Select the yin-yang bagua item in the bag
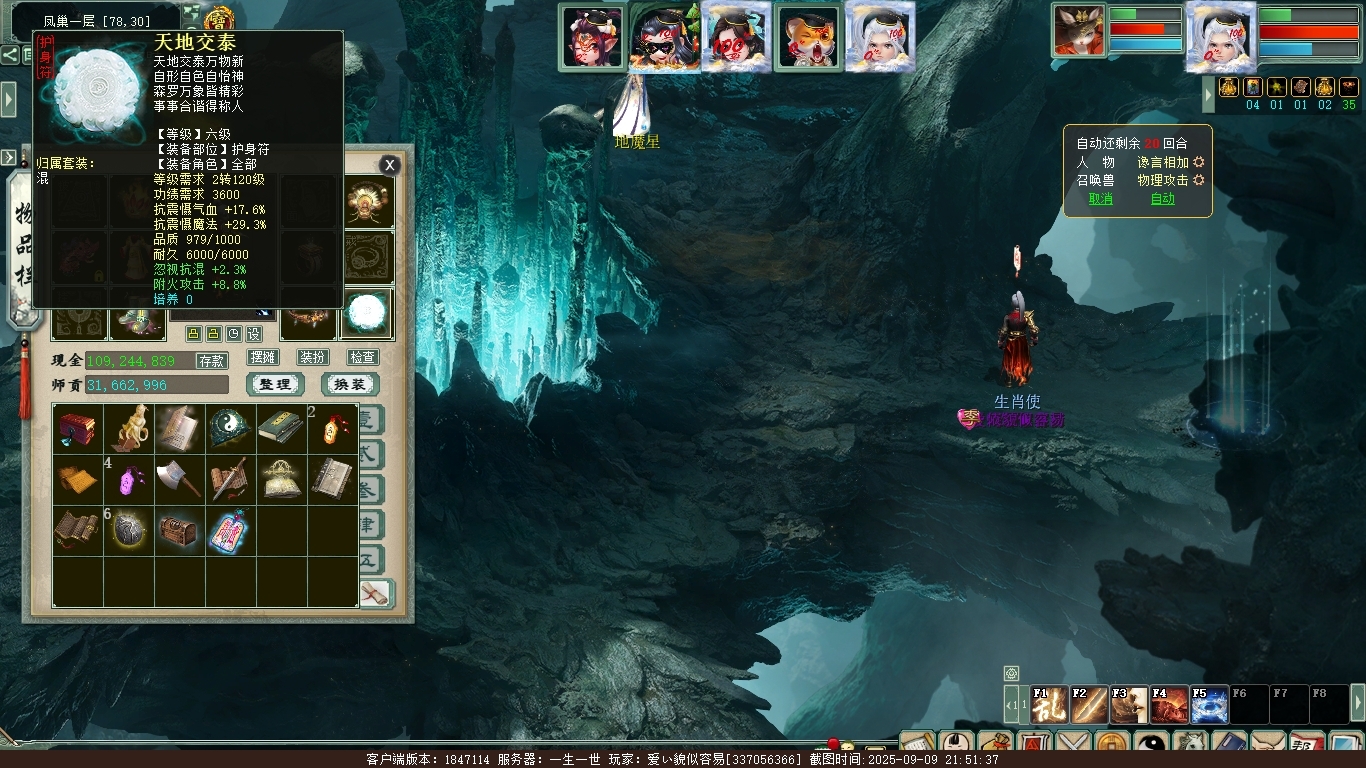The image size is (1366, 768). point(230,428)
